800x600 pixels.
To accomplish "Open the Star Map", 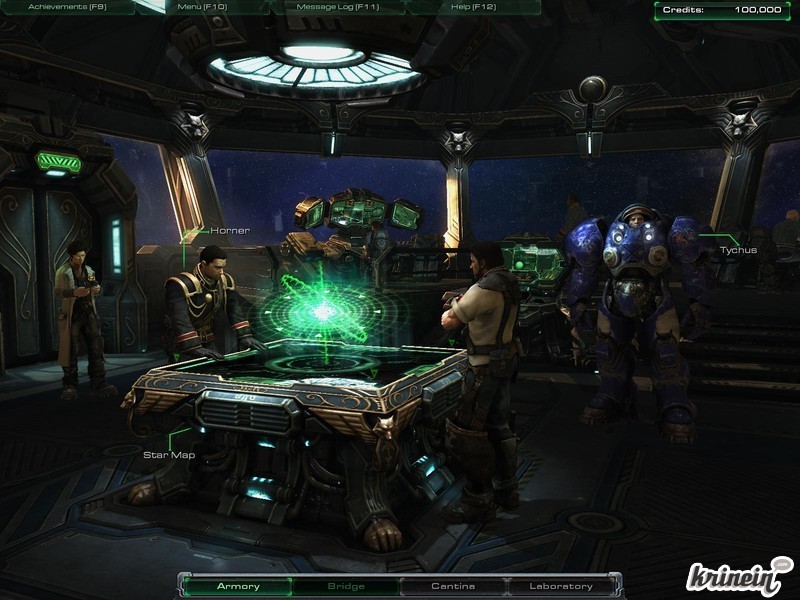I will click(169, 455).
